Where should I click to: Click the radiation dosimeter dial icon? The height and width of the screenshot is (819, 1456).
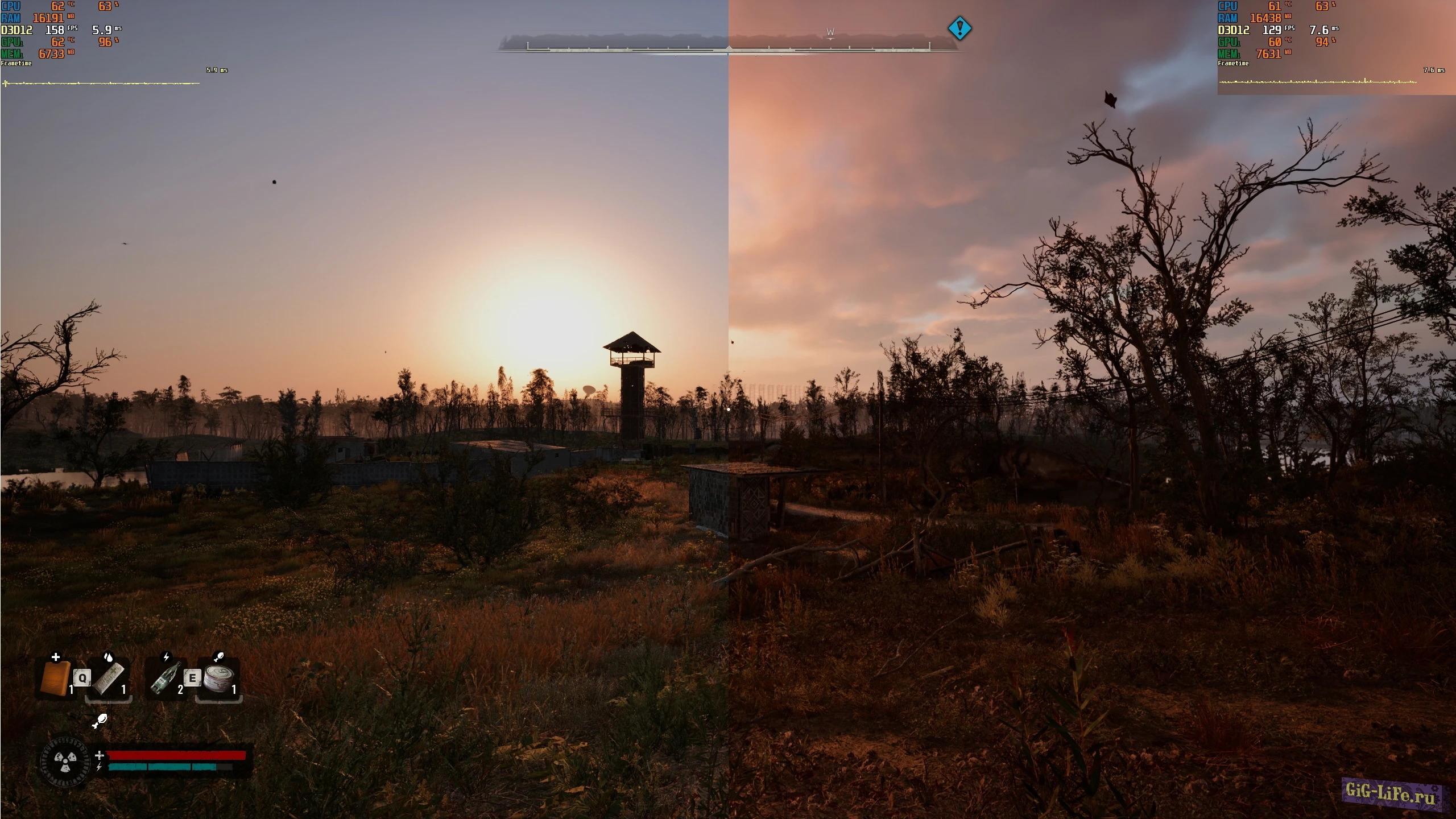coord(65,762)
